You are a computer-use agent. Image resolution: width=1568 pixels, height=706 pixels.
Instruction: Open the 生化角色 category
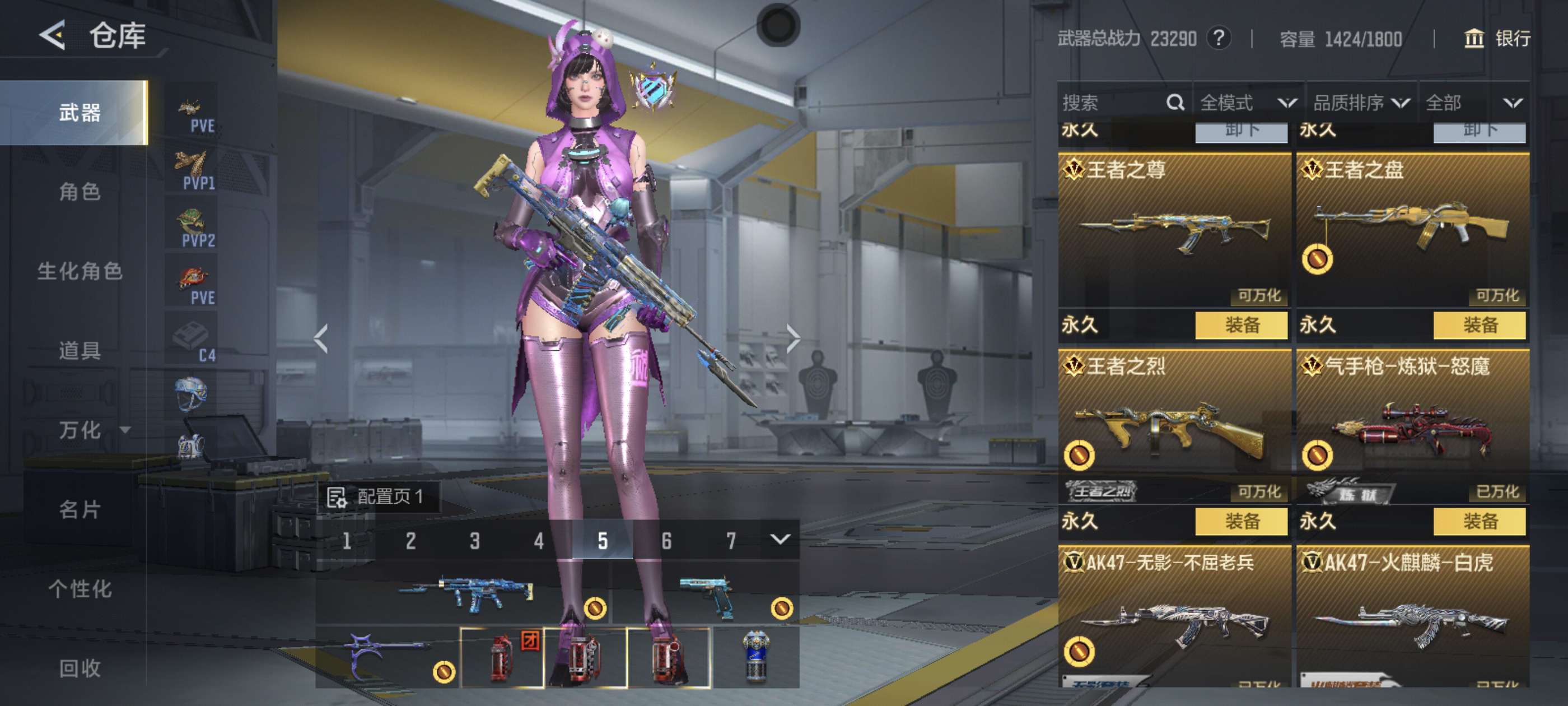click(x=80, y=271)
